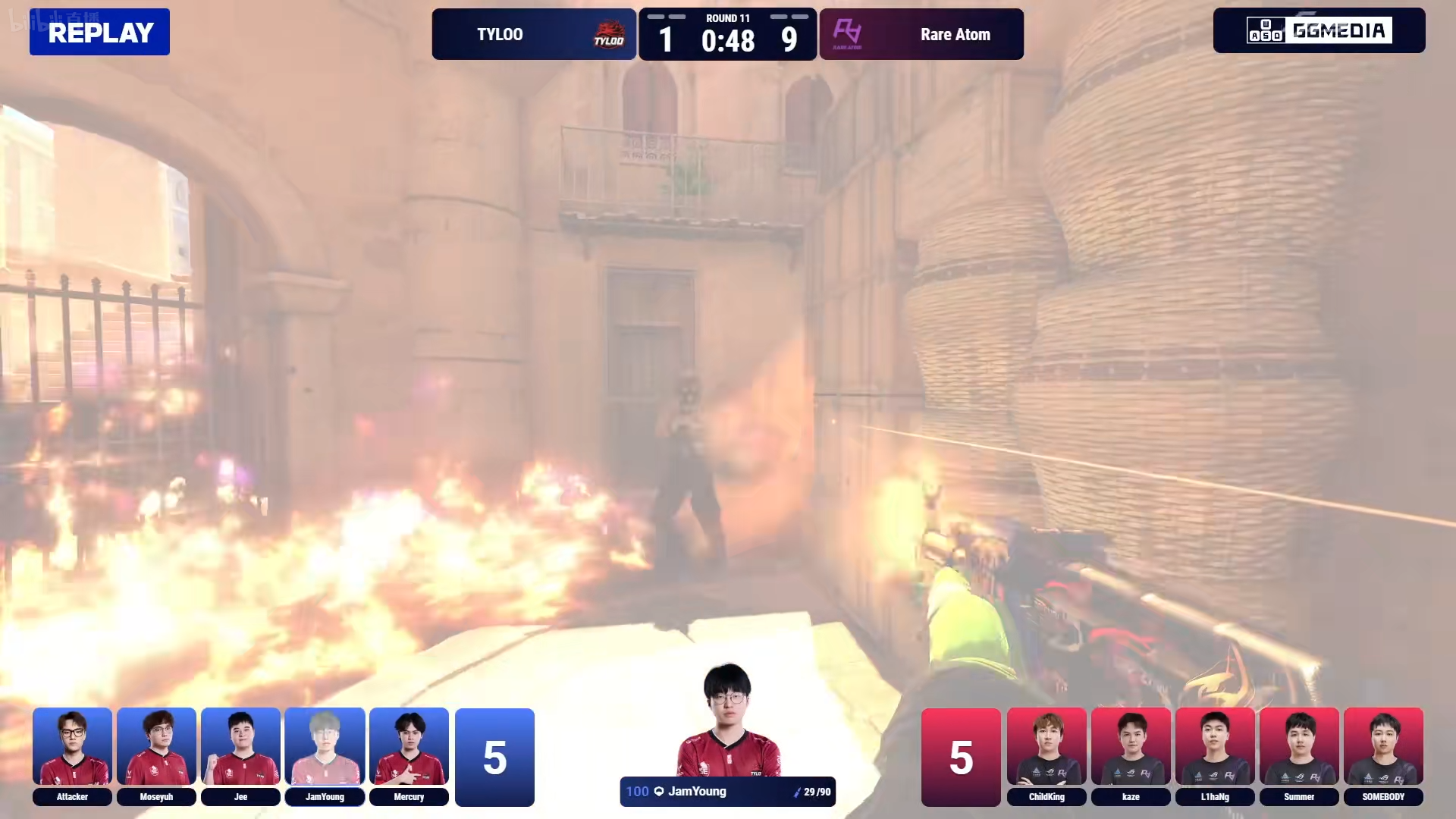This screenshot has width=1456, height=819.
Task: Choose the kaze player portrait
Action: (1131, 755)
